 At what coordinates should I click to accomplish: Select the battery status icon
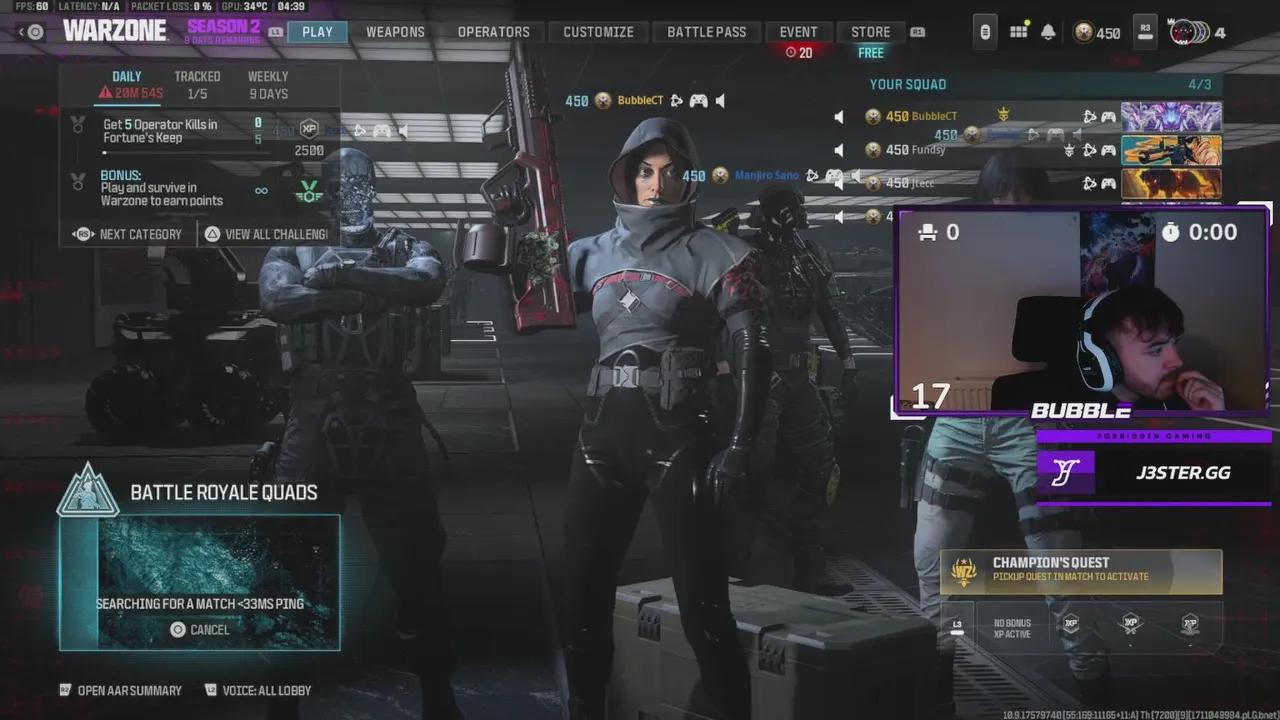(985, 32)
